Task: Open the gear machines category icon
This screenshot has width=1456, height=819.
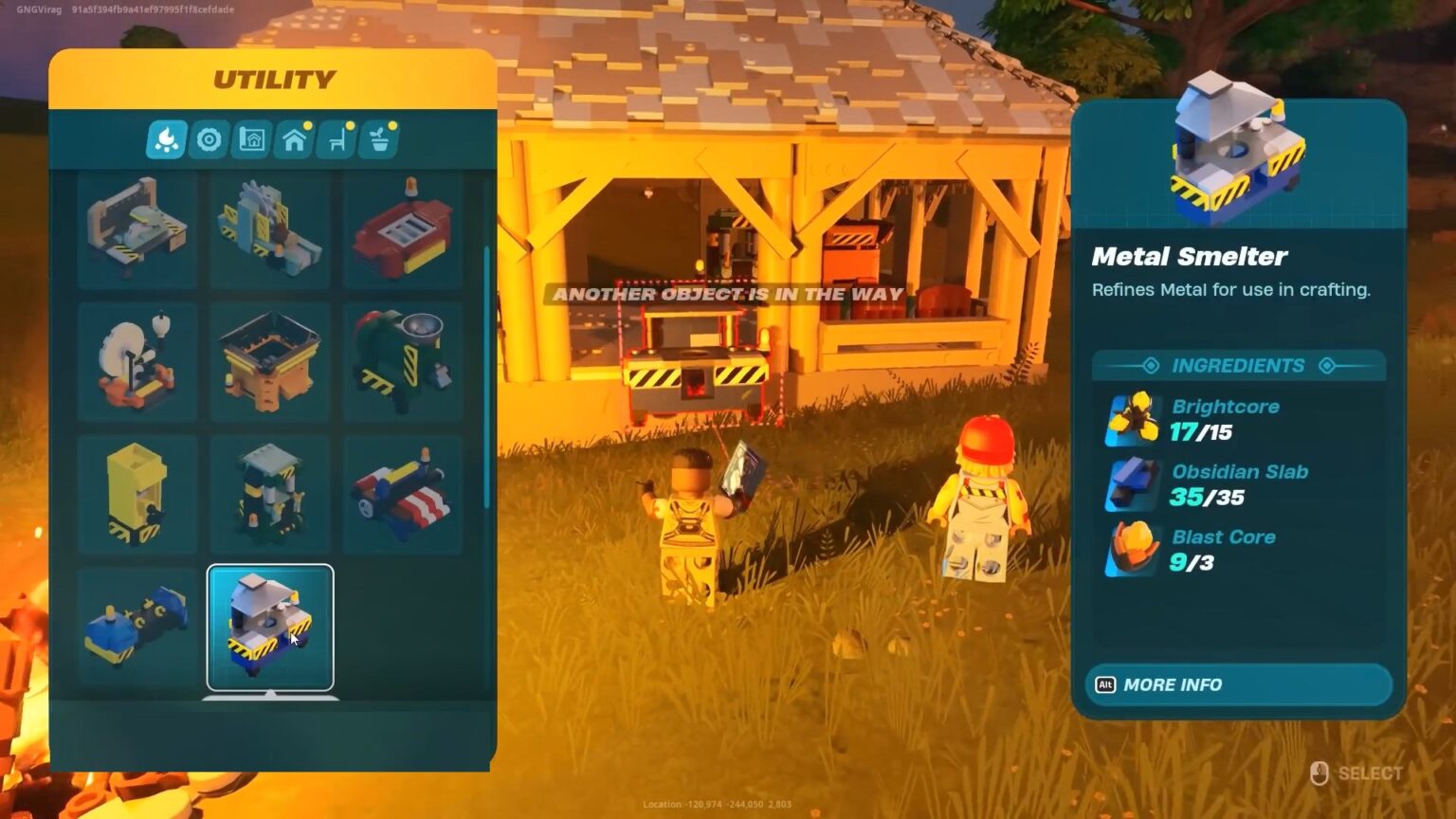Action: [x=209, y=138]
